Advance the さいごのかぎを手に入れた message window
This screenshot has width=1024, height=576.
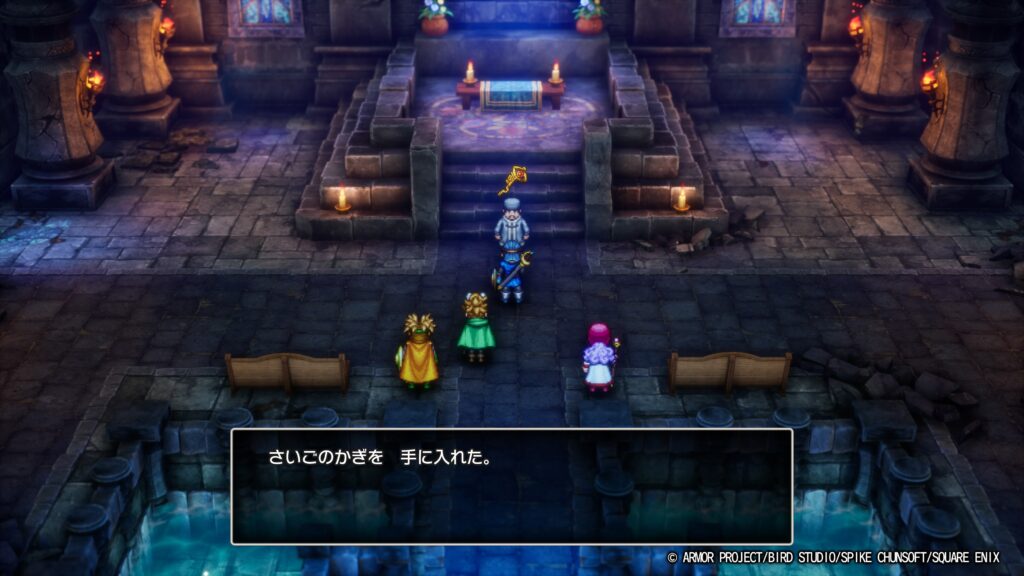[511, 486]
